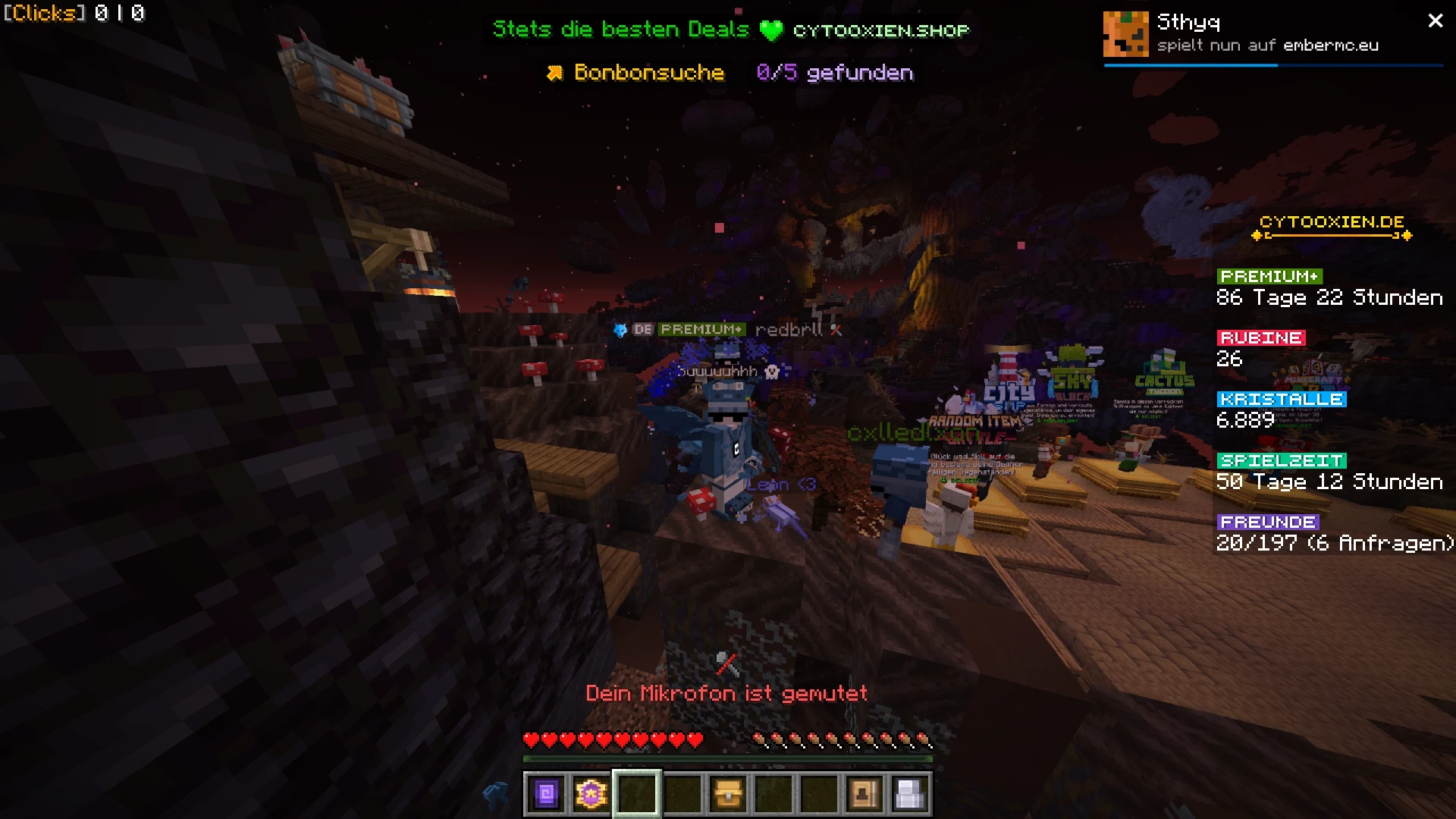Open the cosmetics star item in the hotbar
Viewport: 1456px width, 819px height.
[x=591, y=792]
